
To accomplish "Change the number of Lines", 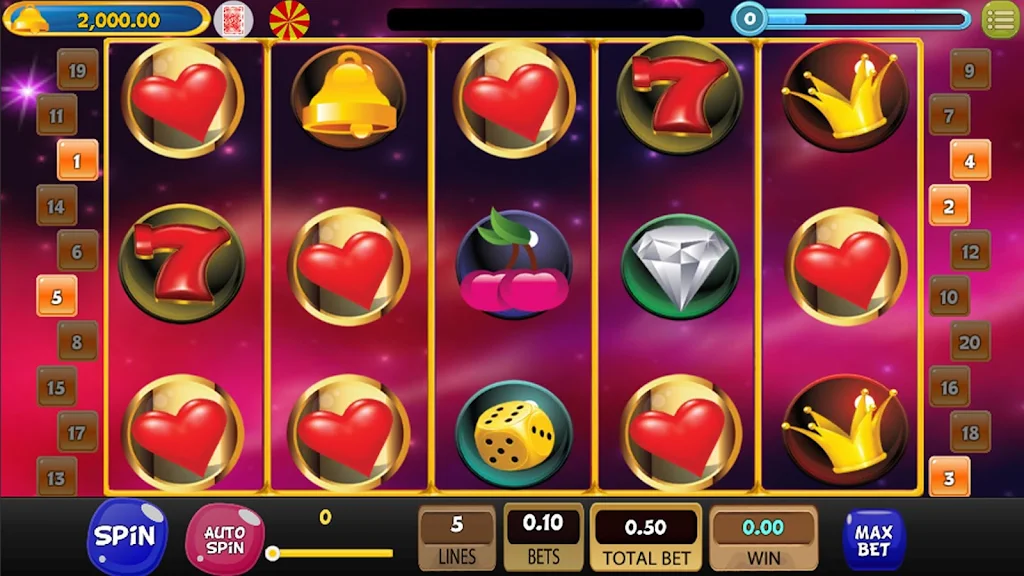I will point(457,538).
